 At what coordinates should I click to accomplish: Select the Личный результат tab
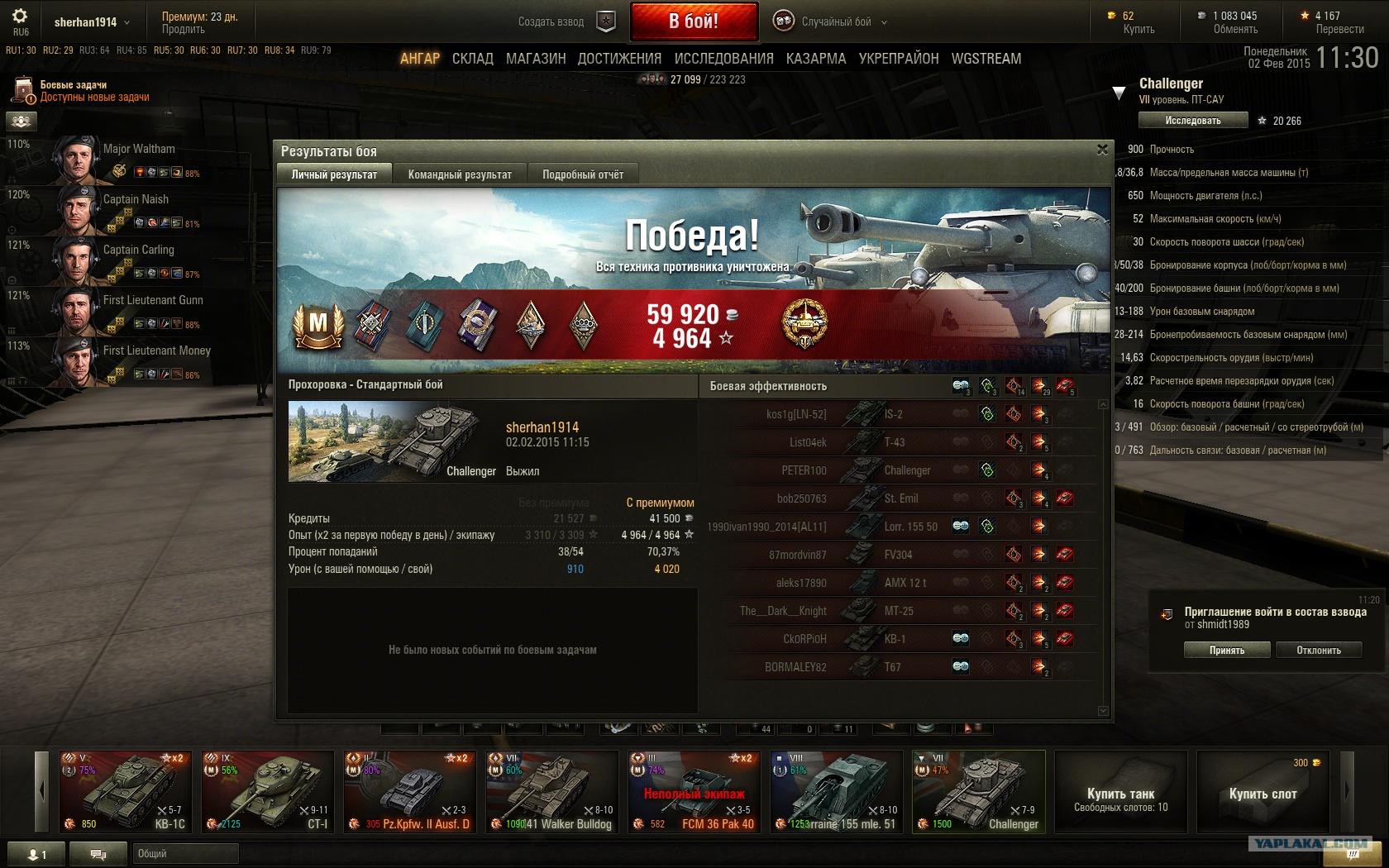pyautogui.click(x=334, y=174)
